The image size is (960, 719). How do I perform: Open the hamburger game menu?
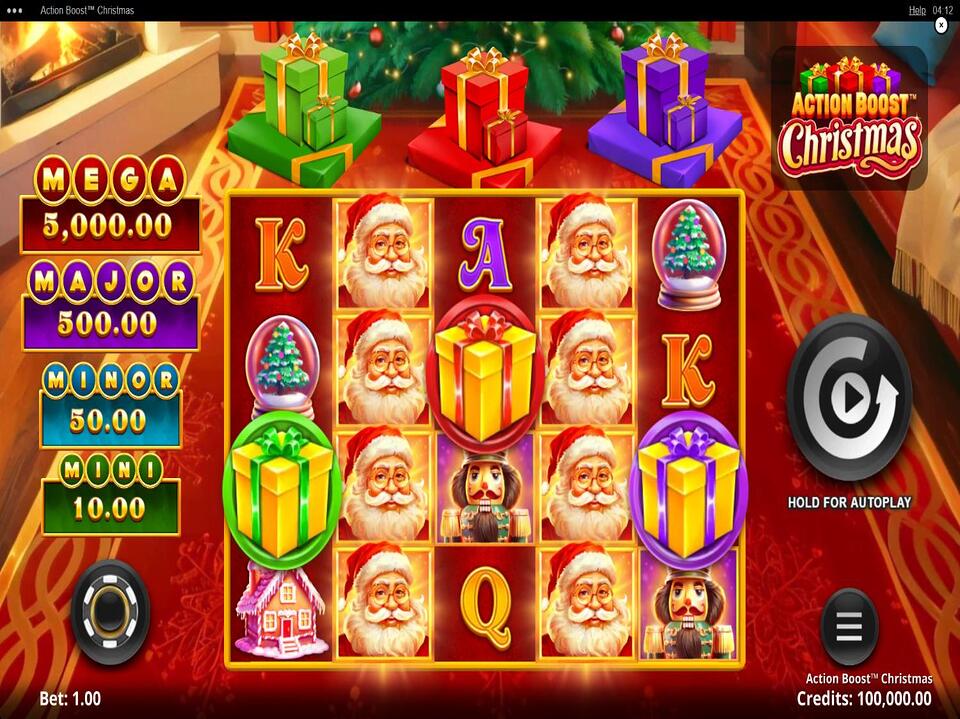pyautogui.click(x=849, y=626)
